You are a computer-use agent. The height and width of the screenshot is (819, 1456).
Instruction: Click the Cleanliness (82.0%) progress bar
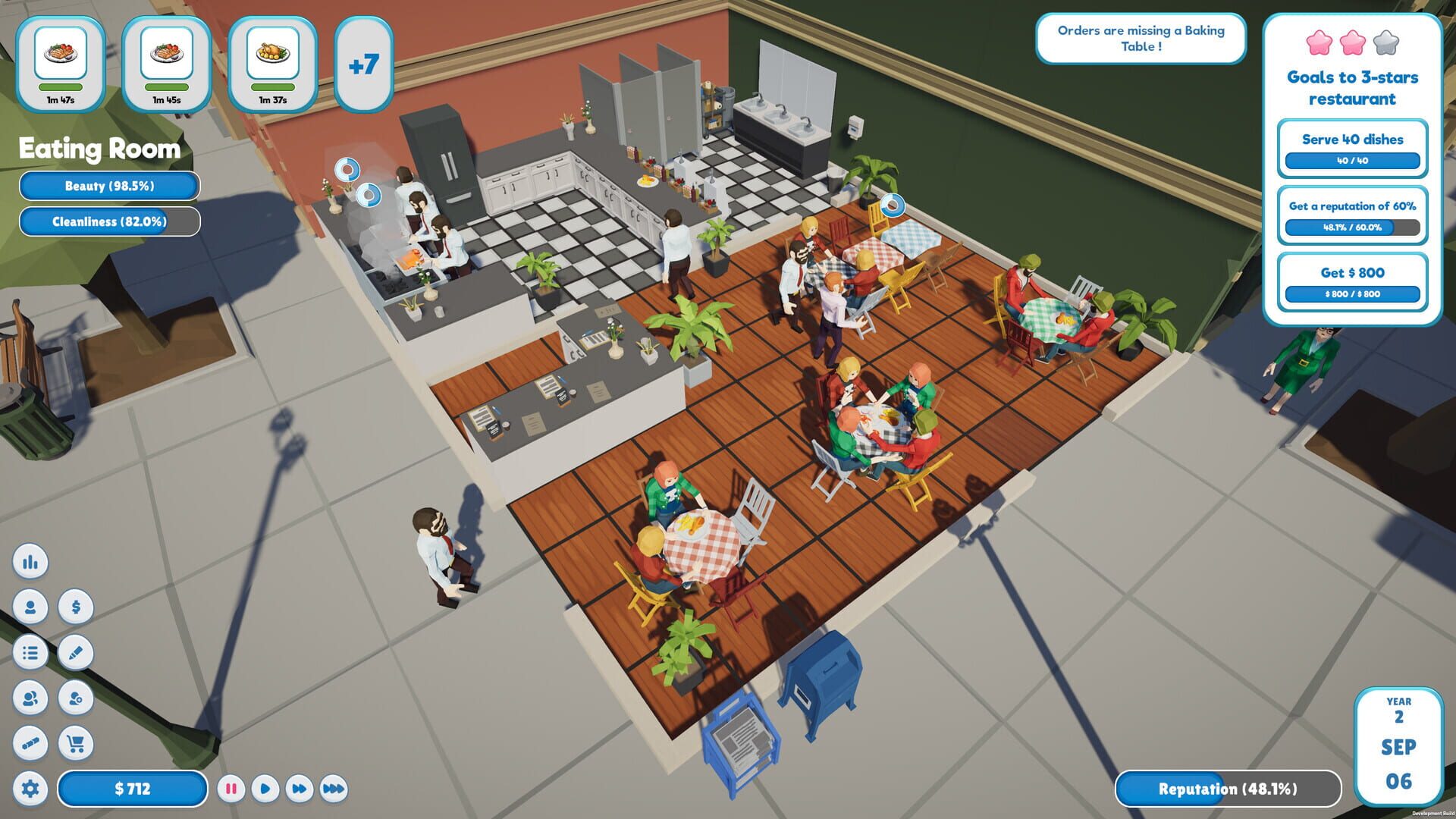point(108,222)
